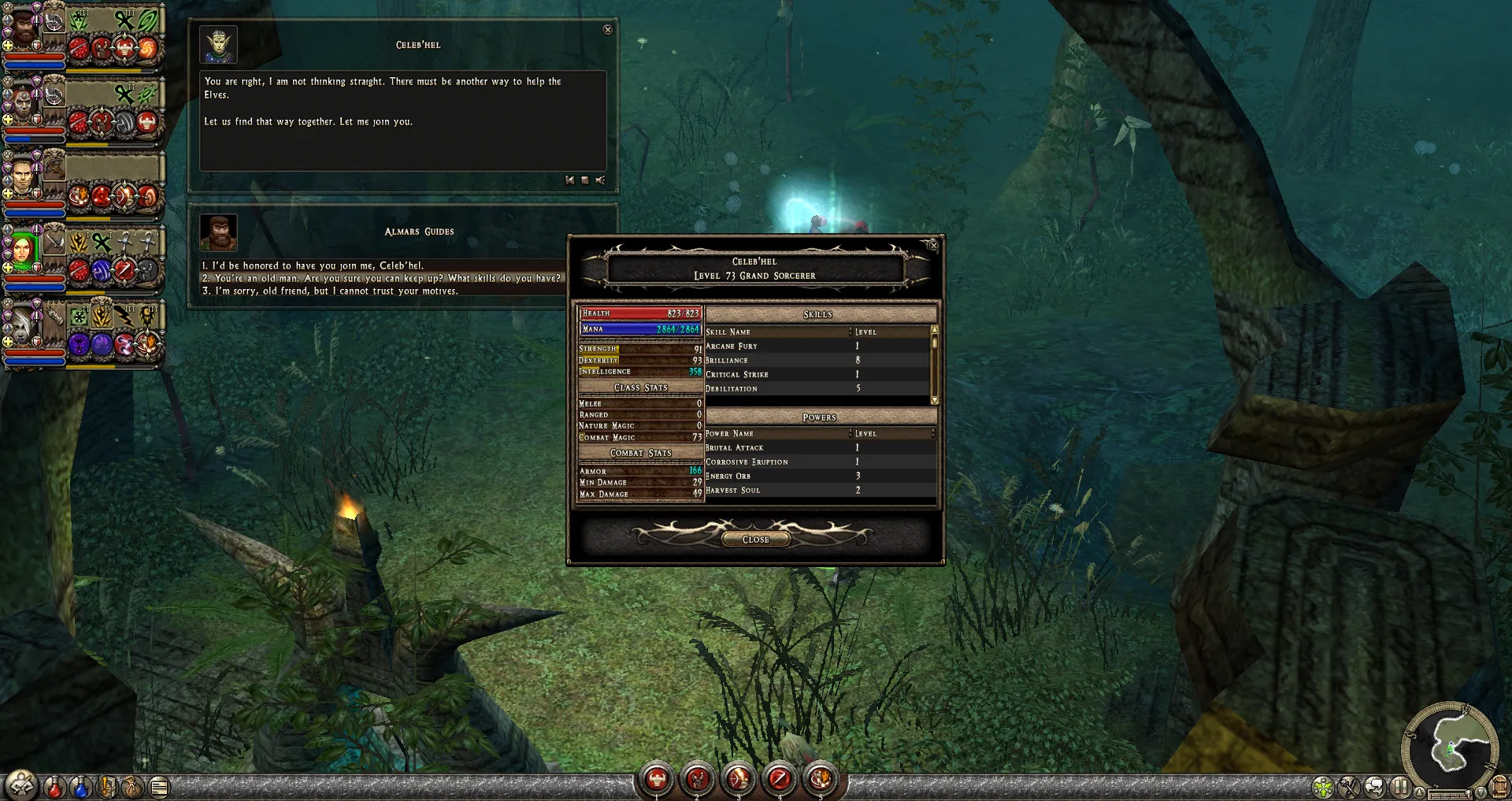Activate the bow power in slot 3
The width and height of the screenshot is (1512, 801).
(x=739, y=779)
